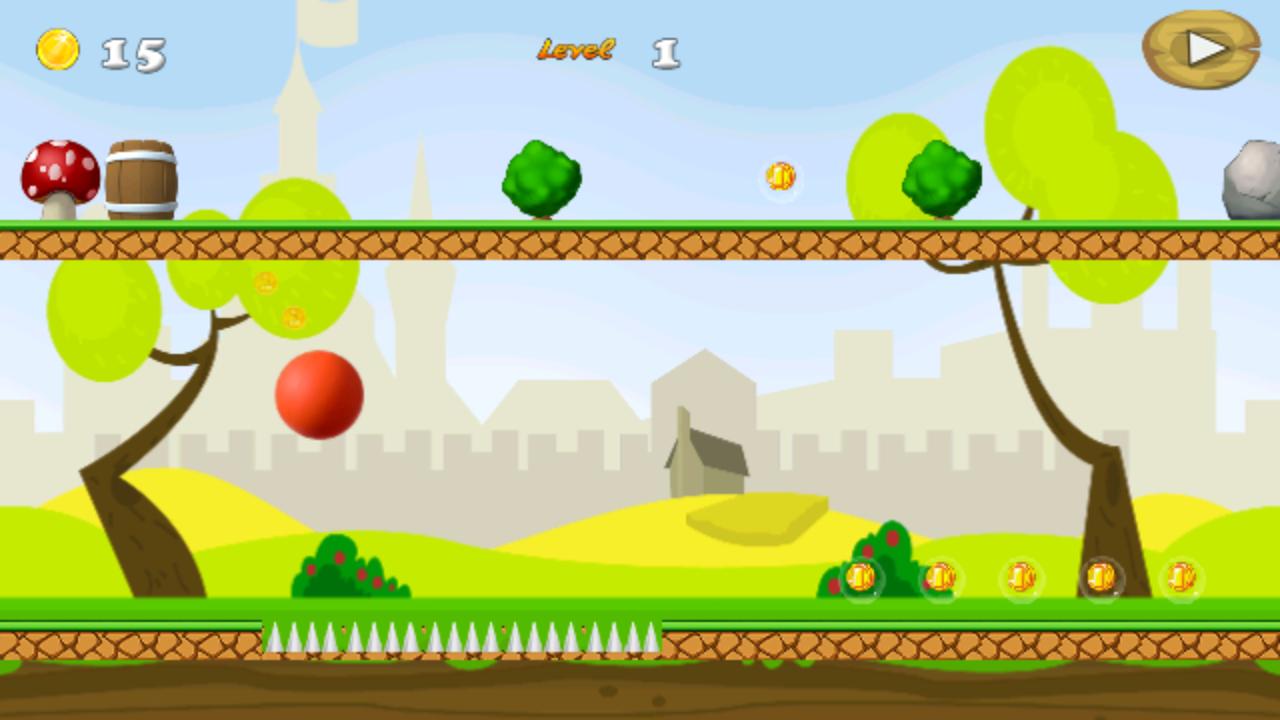This screenshot has width=1280, height=720.
Task: Click the coin inside the middle bubble
Action: point(1020,578)
